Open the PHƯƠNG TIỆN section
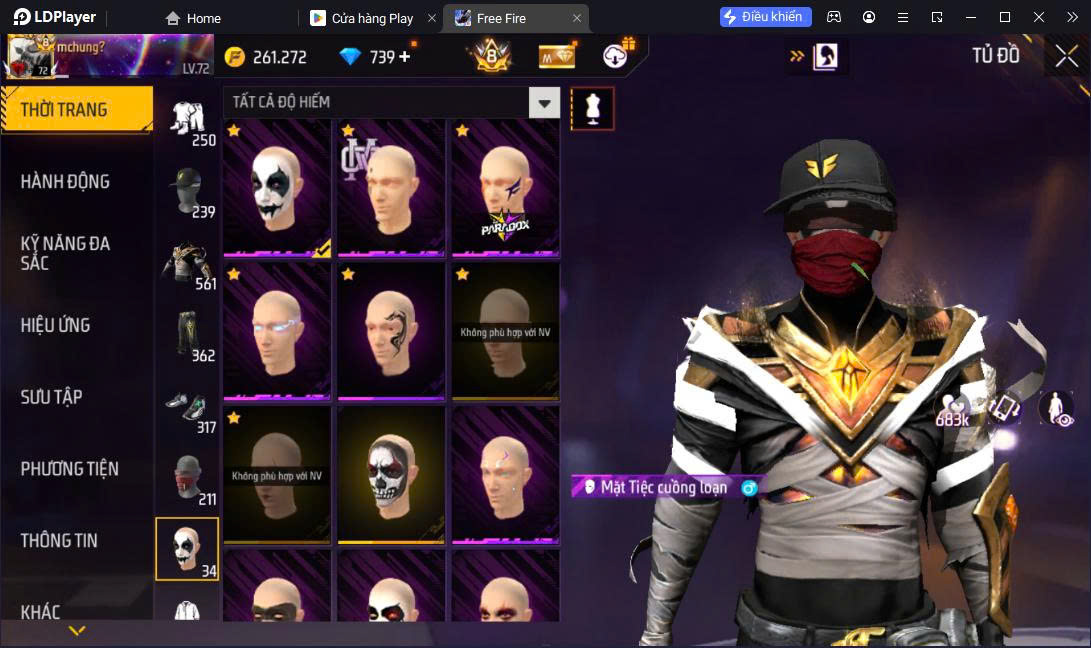This screenshot has width=1091, height=648. click(70, 469)
